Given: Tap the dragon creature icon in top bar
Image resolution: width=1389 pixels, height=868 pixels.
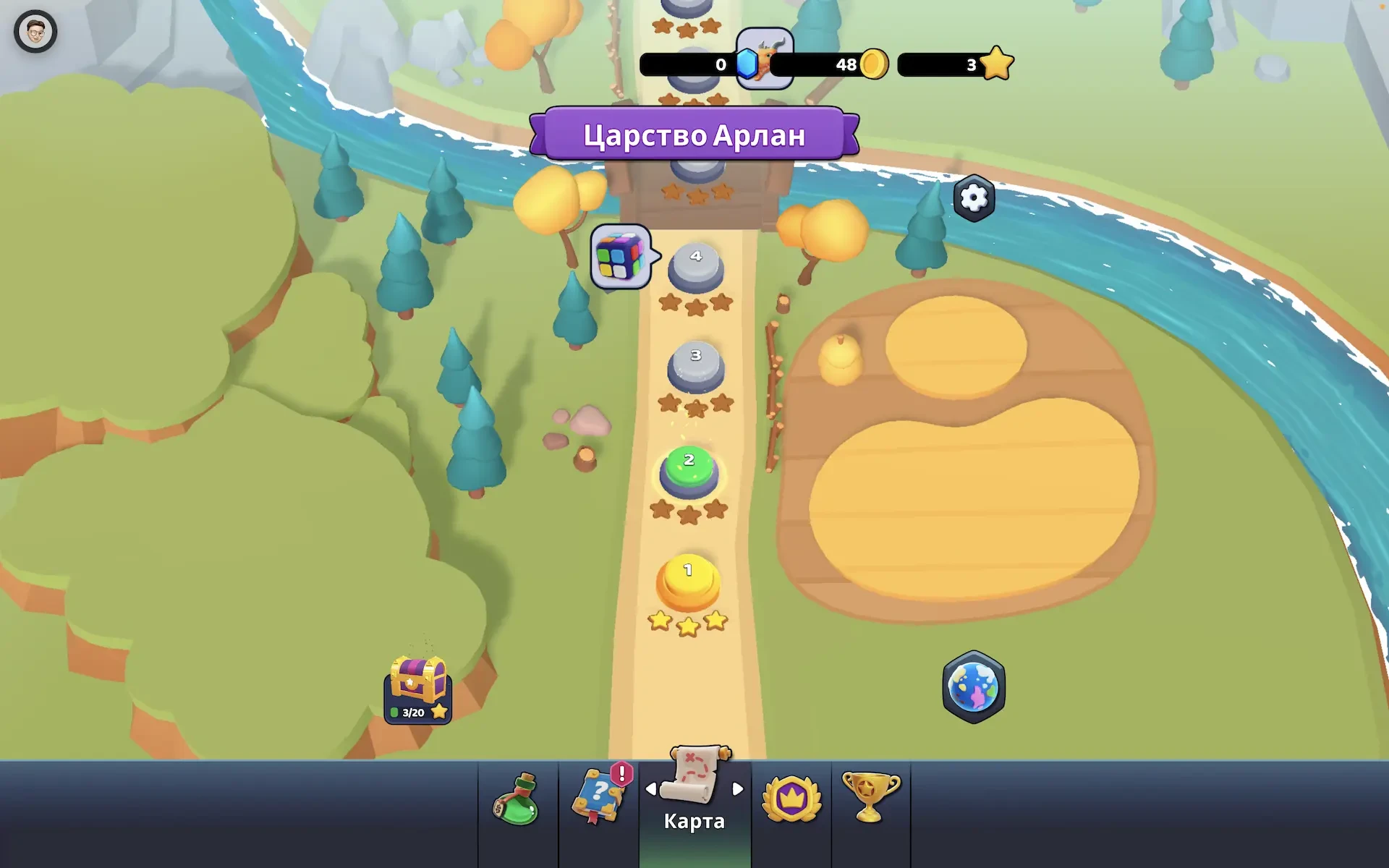Looking at the screenshot, I should tap(765, 58).
